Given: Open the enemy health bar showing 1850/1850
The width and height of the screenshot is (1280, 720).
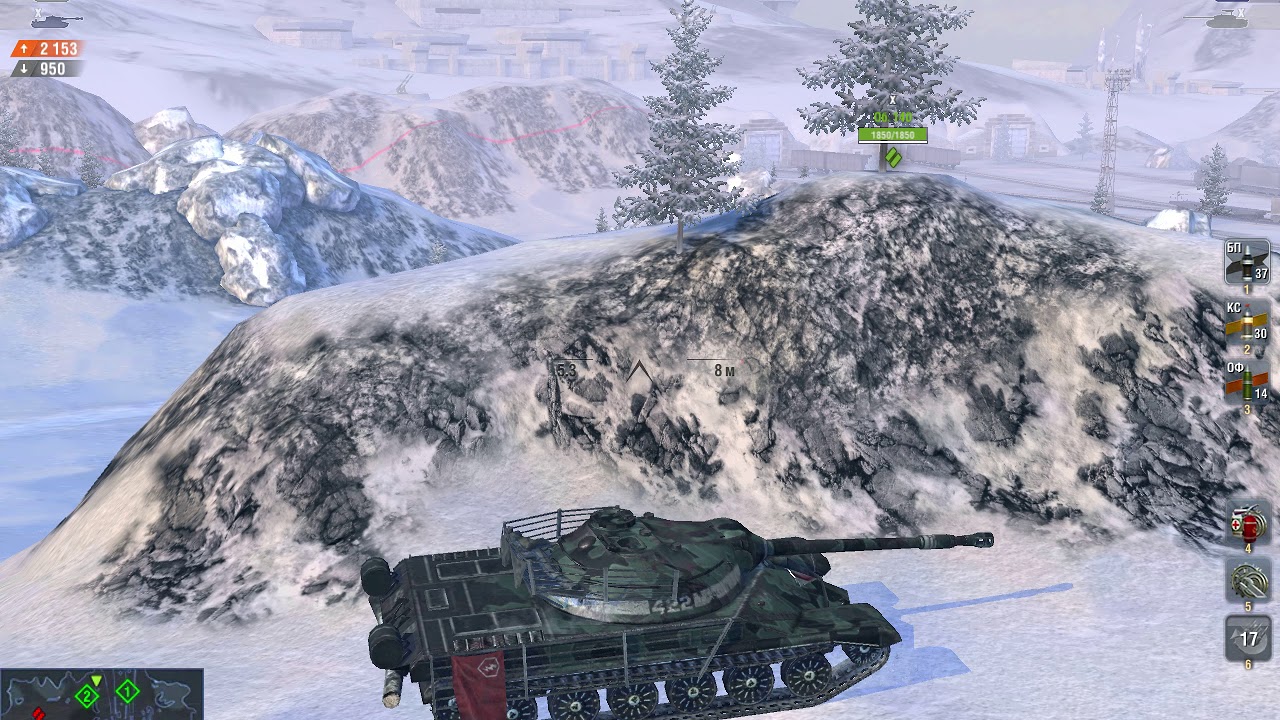Looking at the screenshot, I should click(x=893, y=135).
